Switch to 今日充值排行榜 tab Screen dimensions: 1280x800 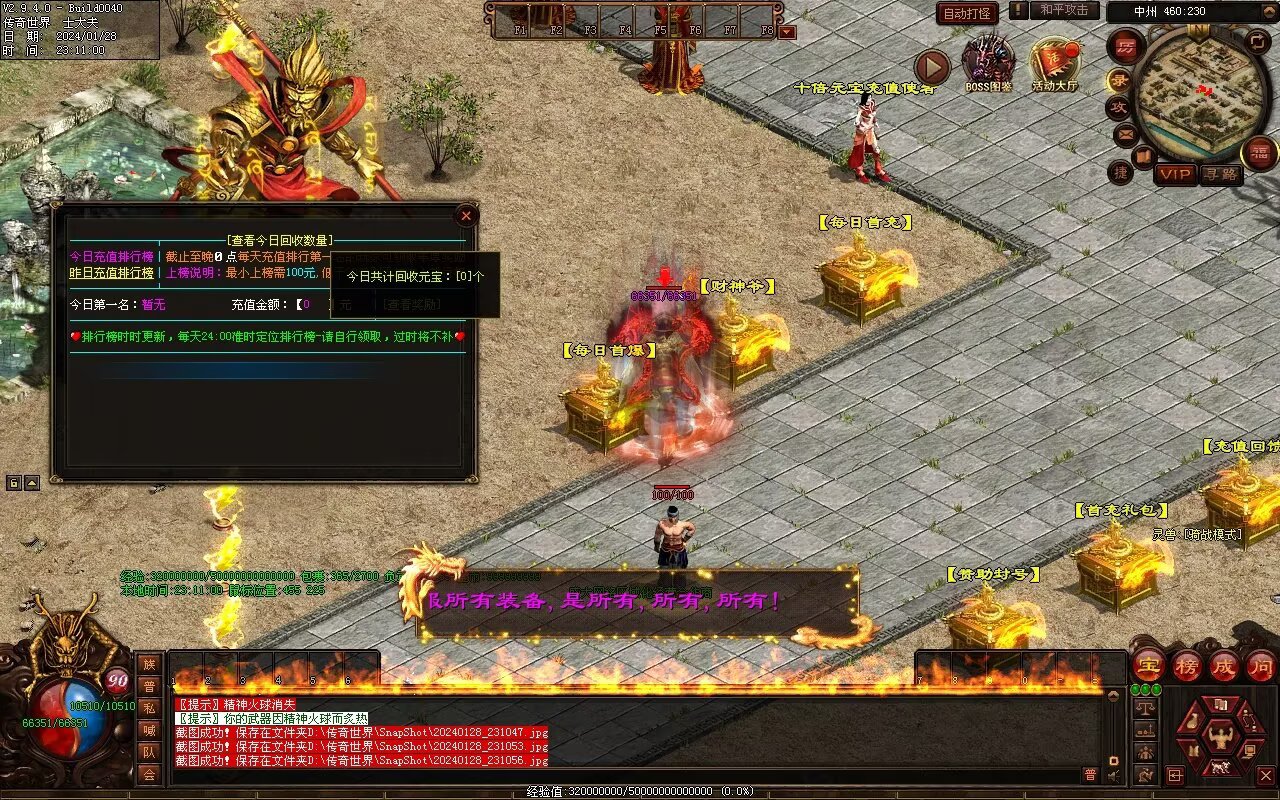111,257
